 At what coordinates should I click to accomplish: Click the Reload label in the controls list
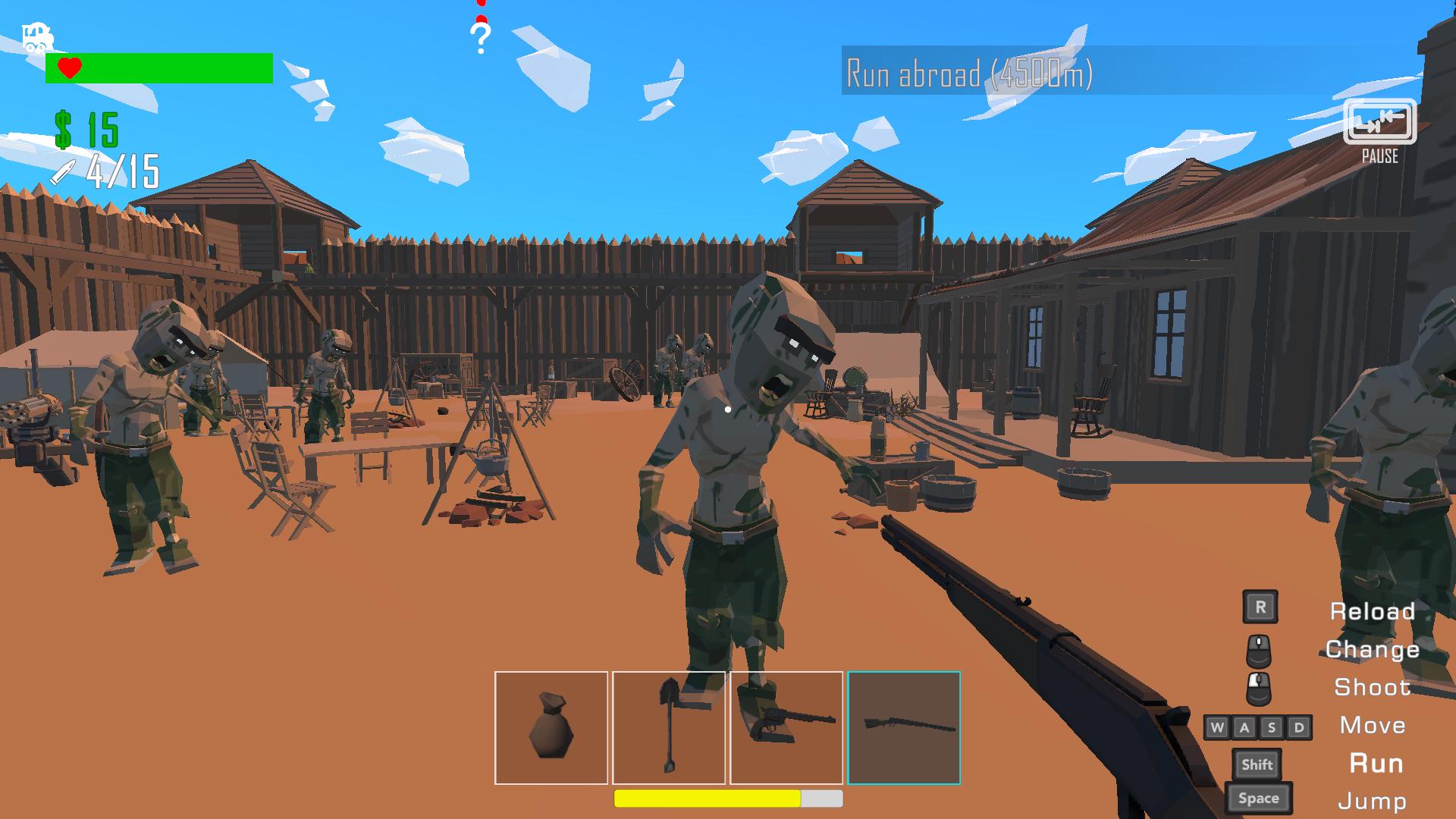pos(1373,611)
